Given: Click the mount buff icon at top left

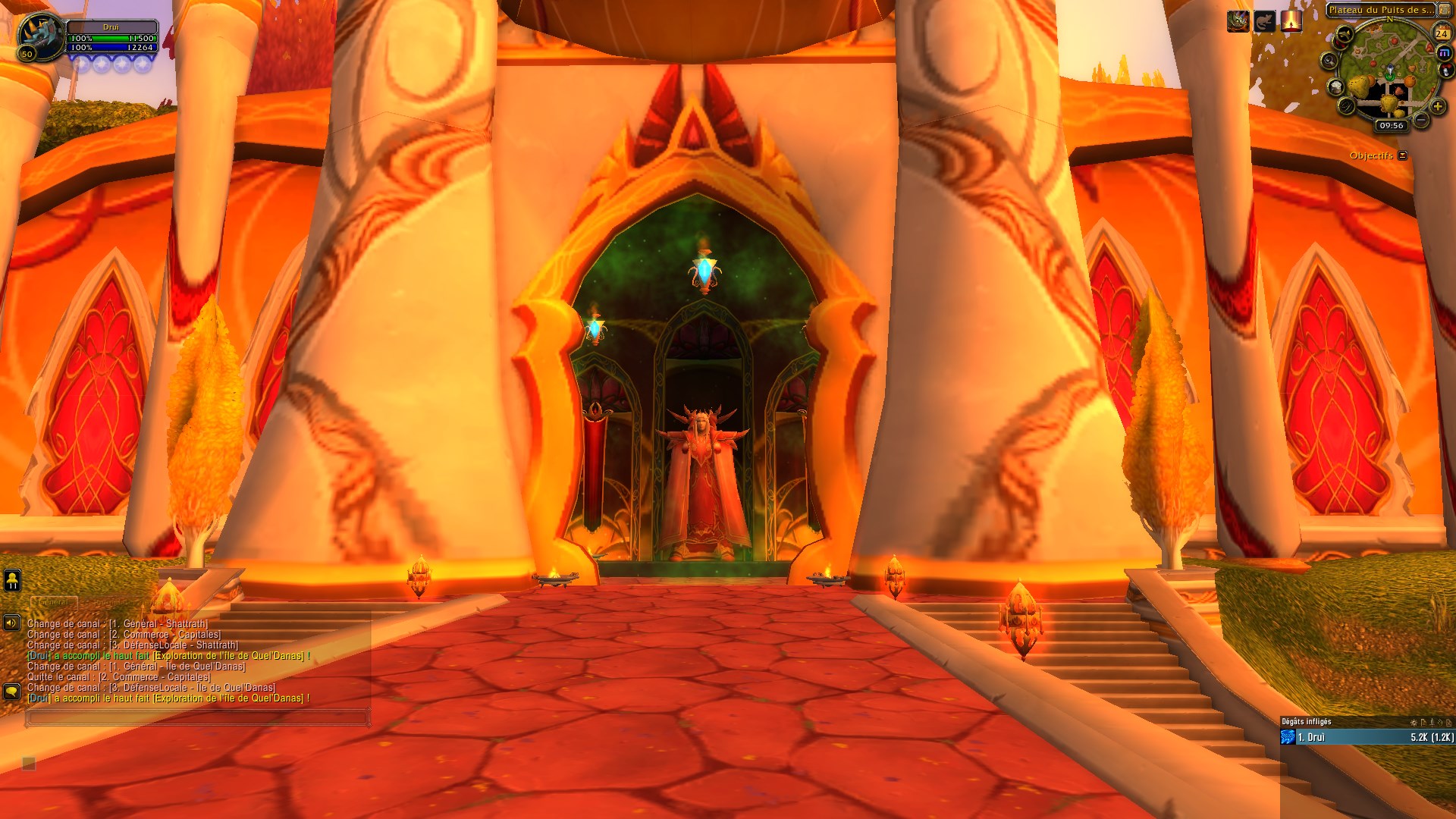Looking at the screenshot, I should pos(1238,21).
